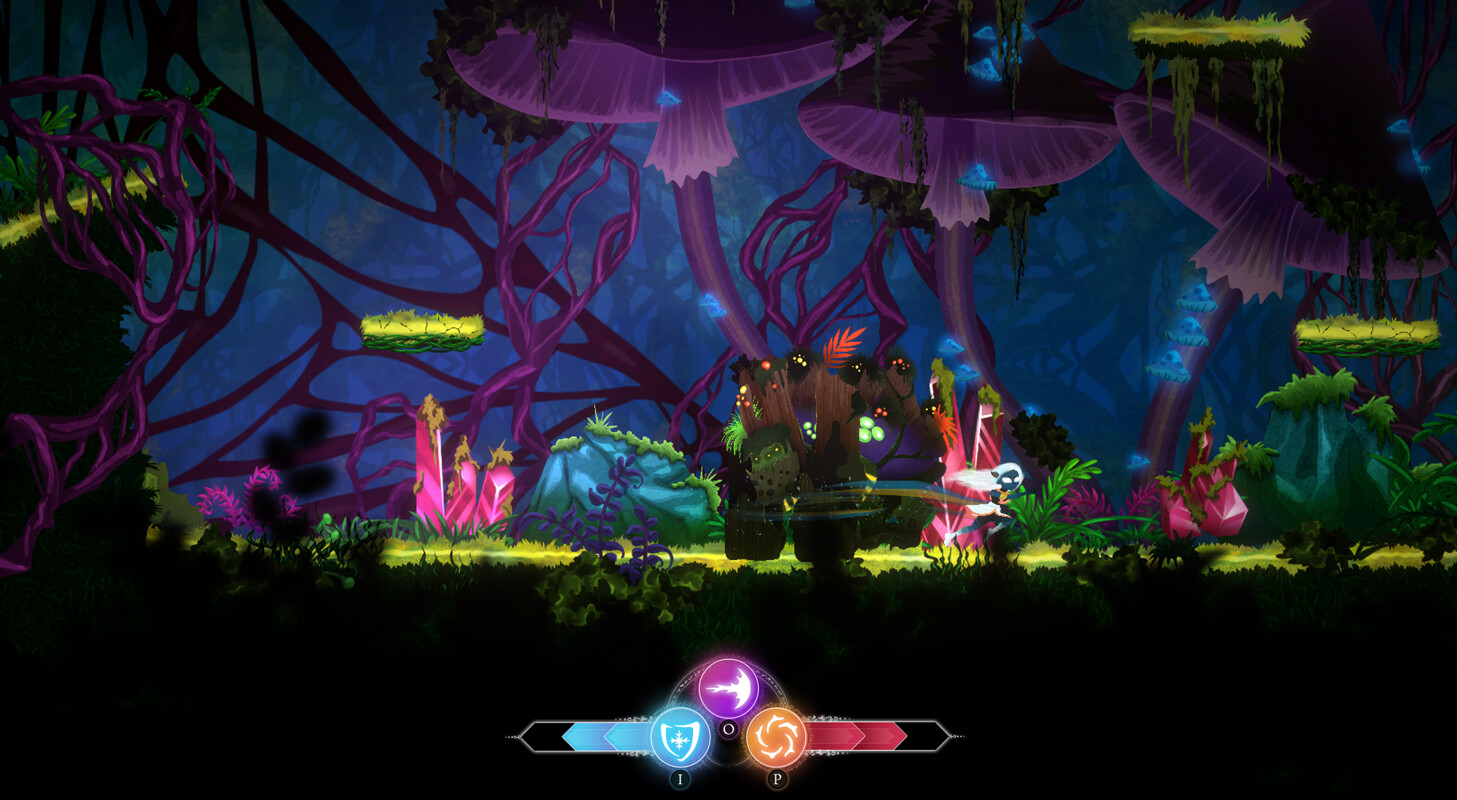Select the orange flame vortex ability

tap(778, 737)
